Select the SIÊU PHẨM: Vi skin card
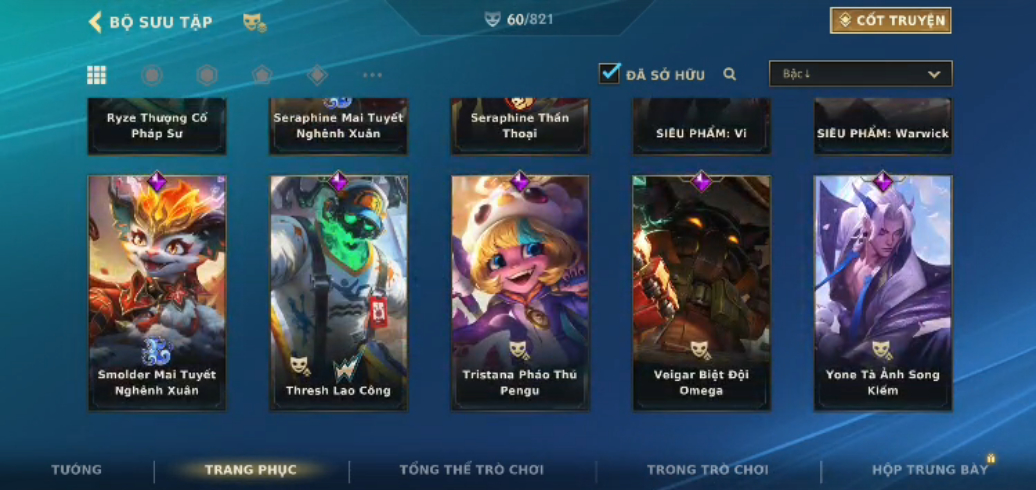The height and width of the screenshot is (490, 1036). (x=701, y=126)
